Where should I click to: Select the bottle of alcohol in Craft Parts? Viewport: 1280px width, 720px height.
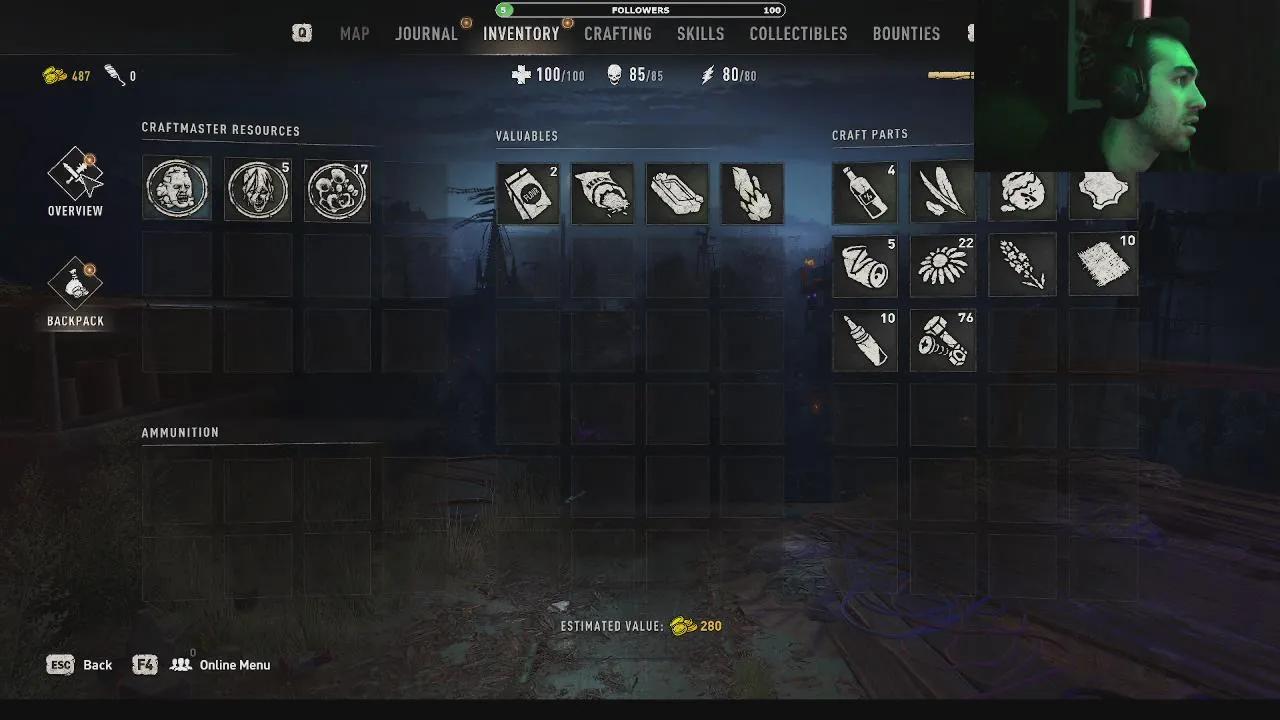(864, 192)
